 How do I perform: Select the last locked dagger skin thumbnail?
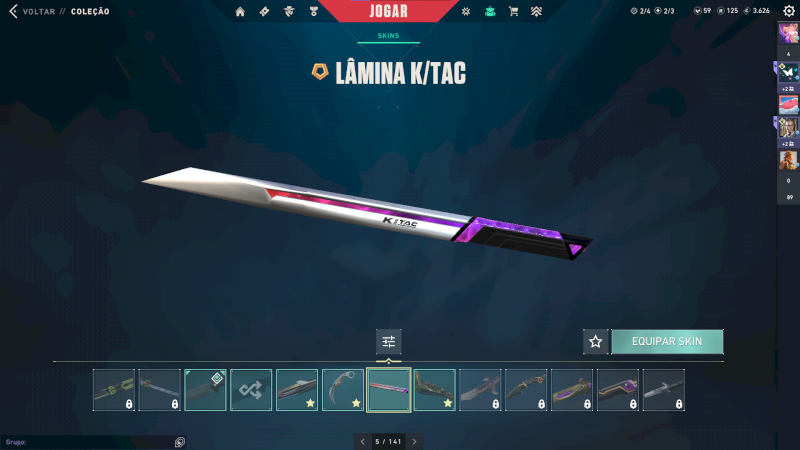(664, 390)
